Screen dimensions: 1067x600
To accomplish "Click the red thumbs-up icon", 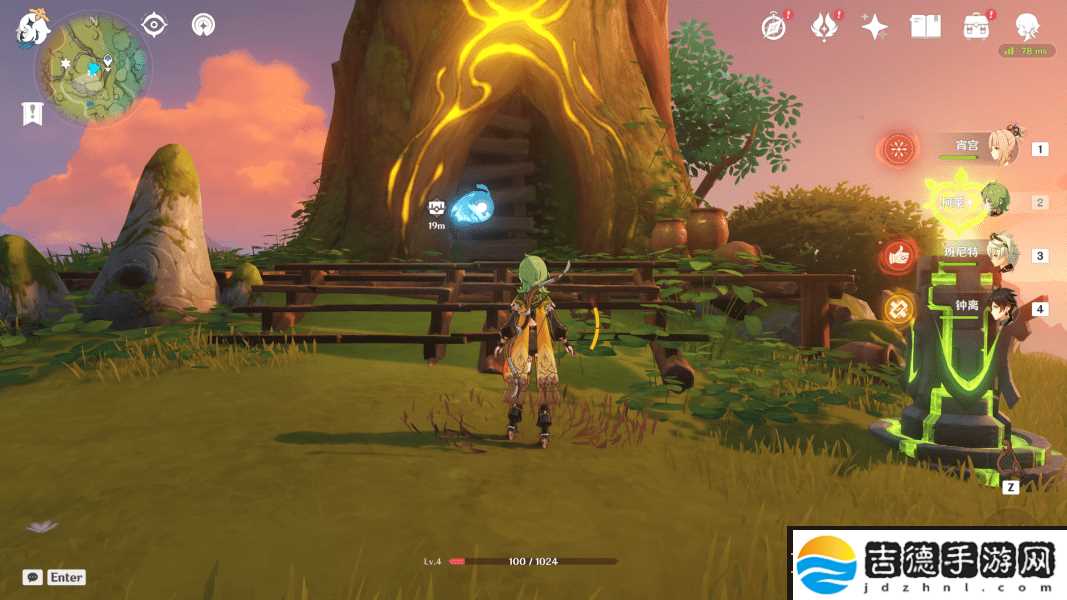I will point(899,257).
